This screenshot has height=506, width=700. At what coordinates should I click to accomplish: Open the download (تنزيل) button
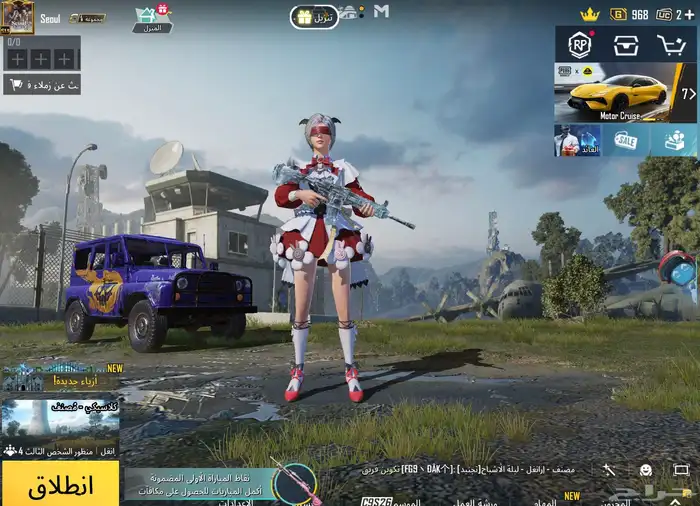pos(314,16)
